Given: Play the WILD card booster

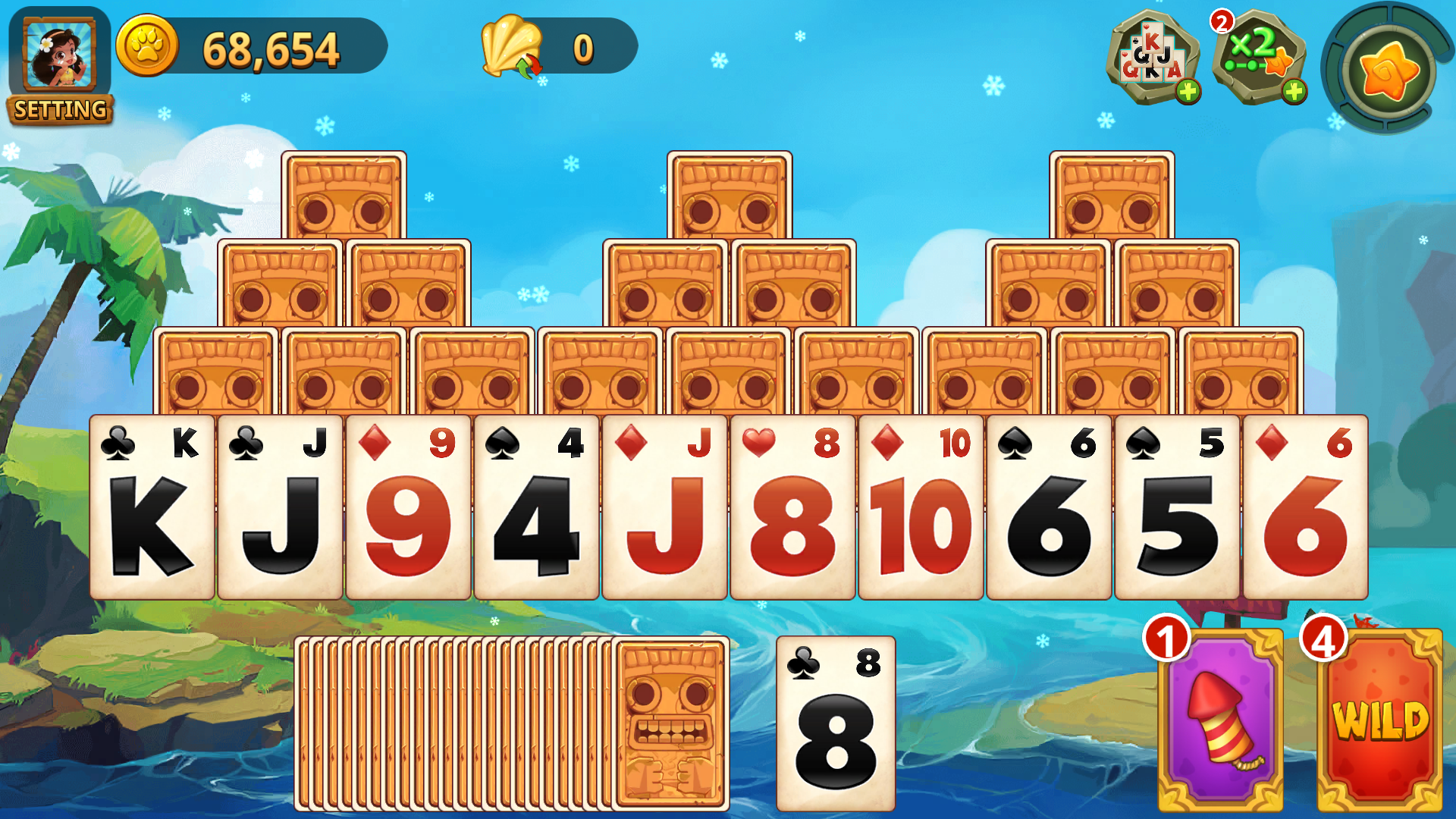Looking at the screenshot, I should [x=1379, y=720].
